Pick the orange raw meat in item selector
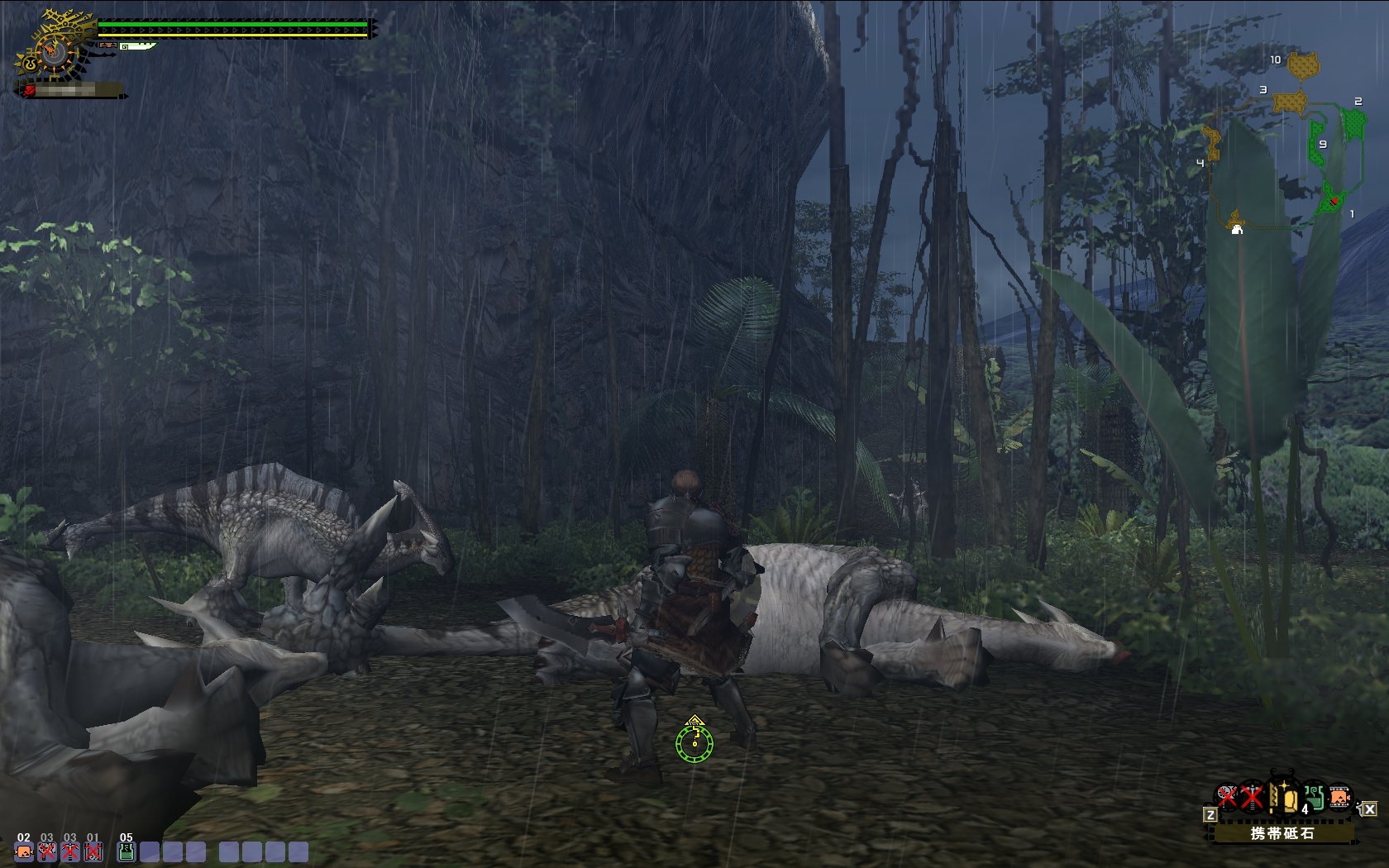1389x868 pixels. 1339,798
